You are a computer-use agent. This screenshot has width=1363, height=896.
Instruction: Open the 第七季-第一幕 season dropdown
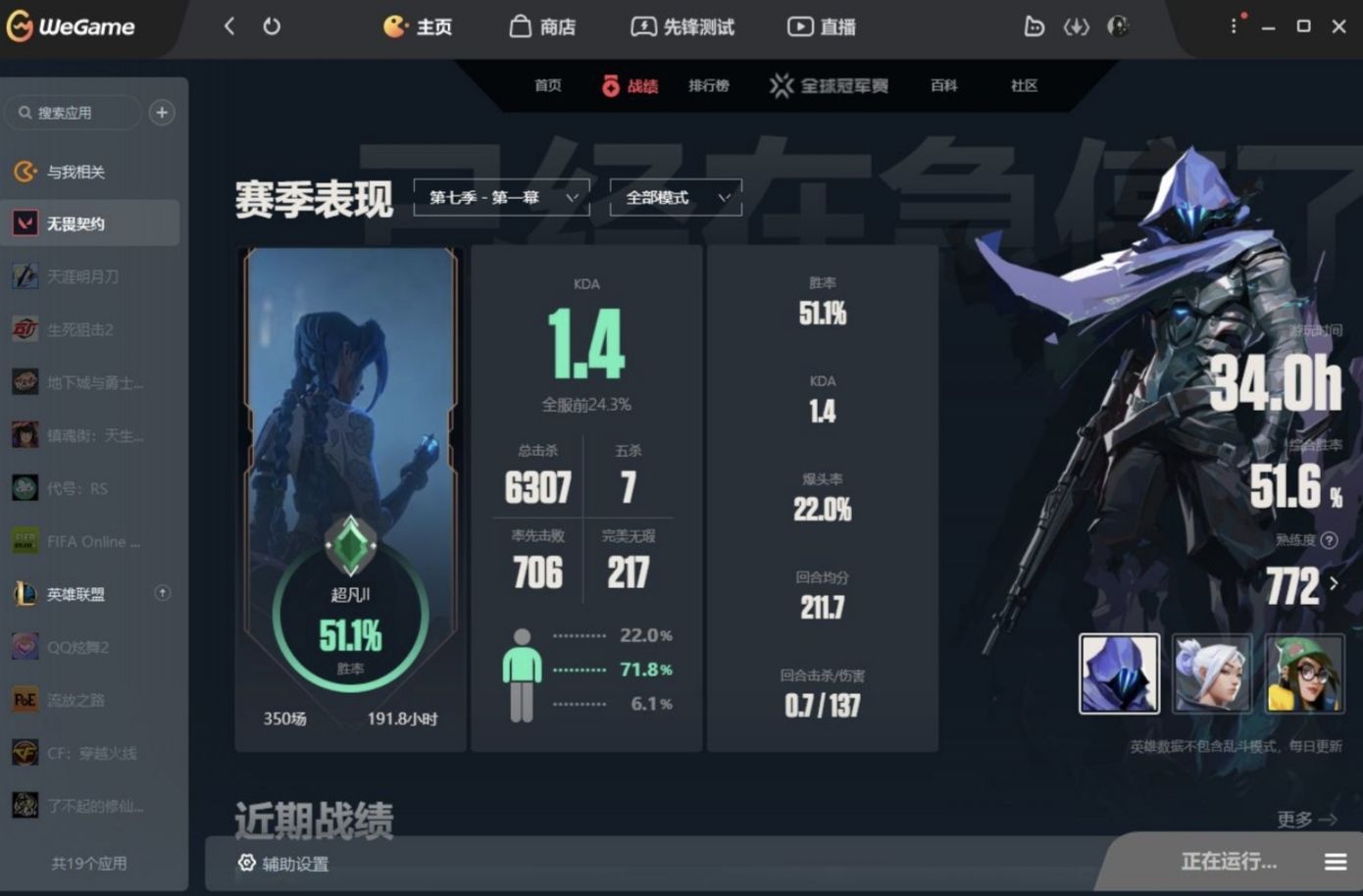tap(500, 197)
